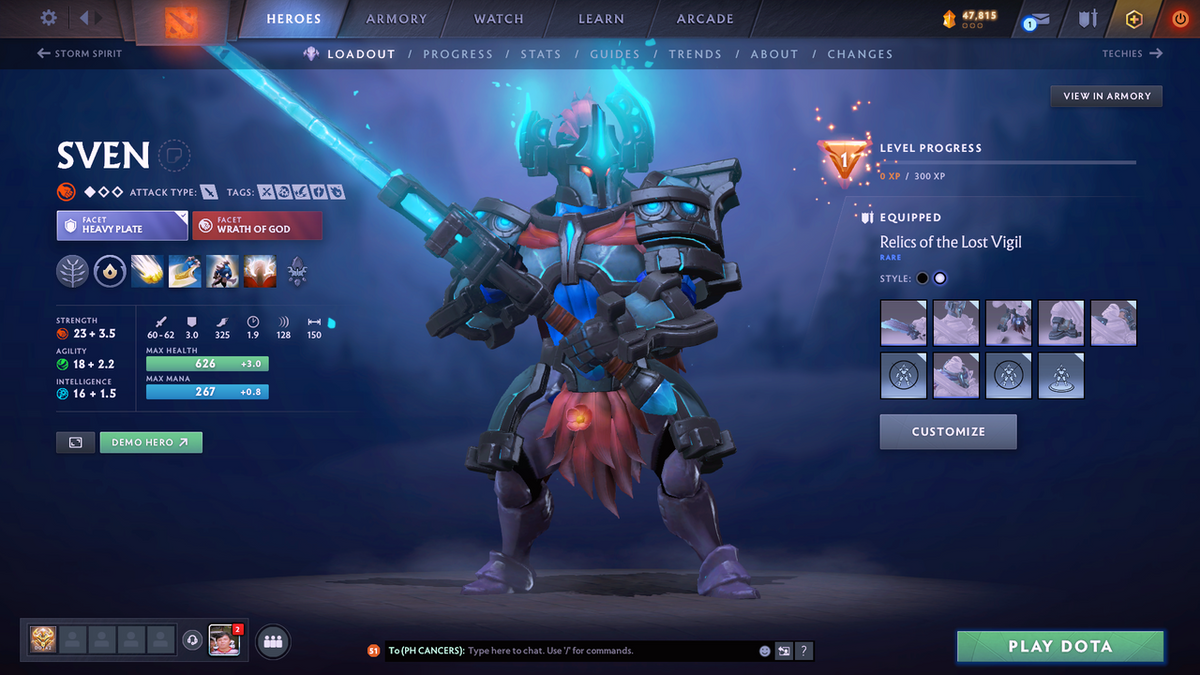1200x675 pixels.
Task: Open the settings gear icon
Action: [x=48, y=18]
